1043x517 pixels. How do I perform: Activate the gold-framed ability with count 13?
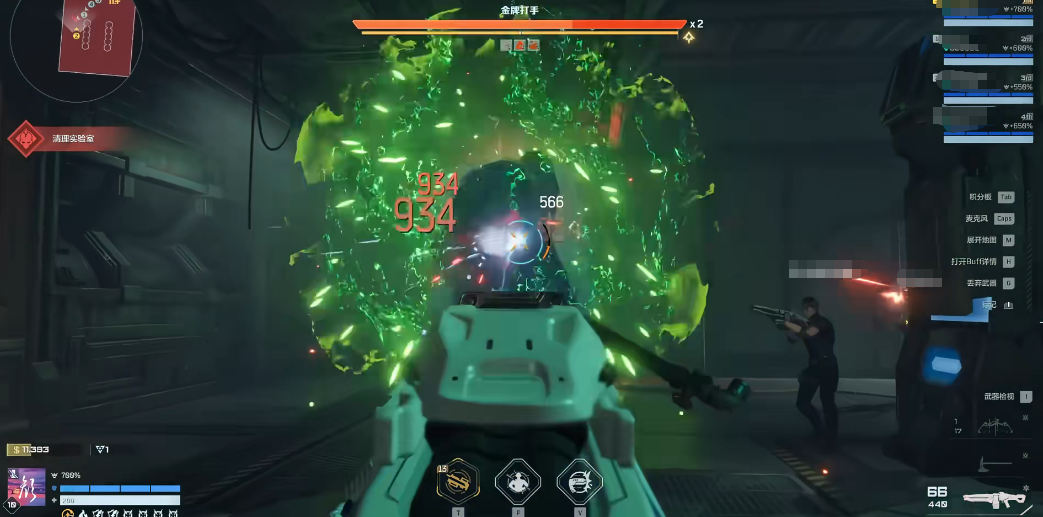pos(460,482)
